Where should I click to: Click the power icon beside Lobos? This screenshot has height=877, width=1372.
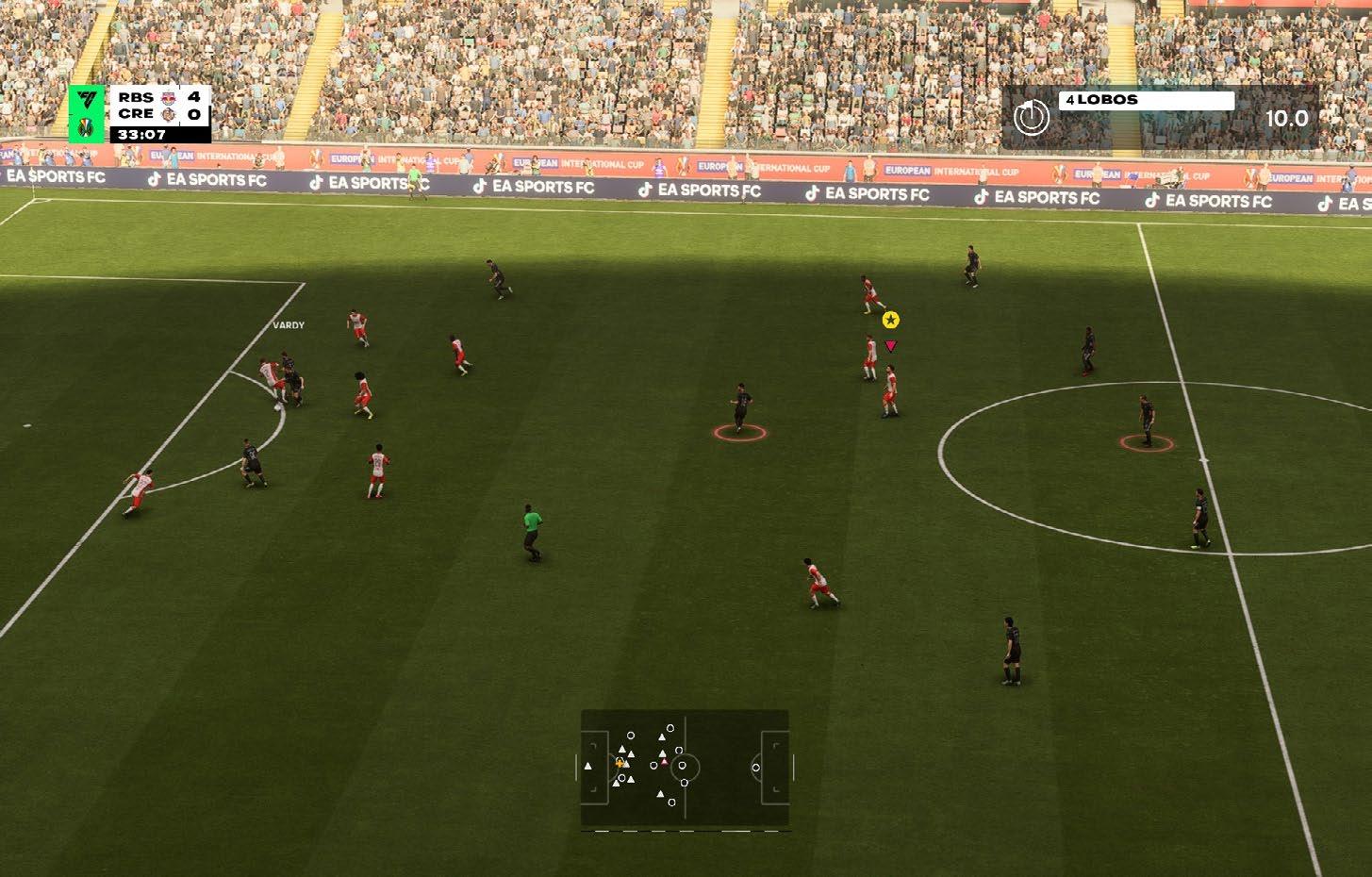coord(1031,118)
